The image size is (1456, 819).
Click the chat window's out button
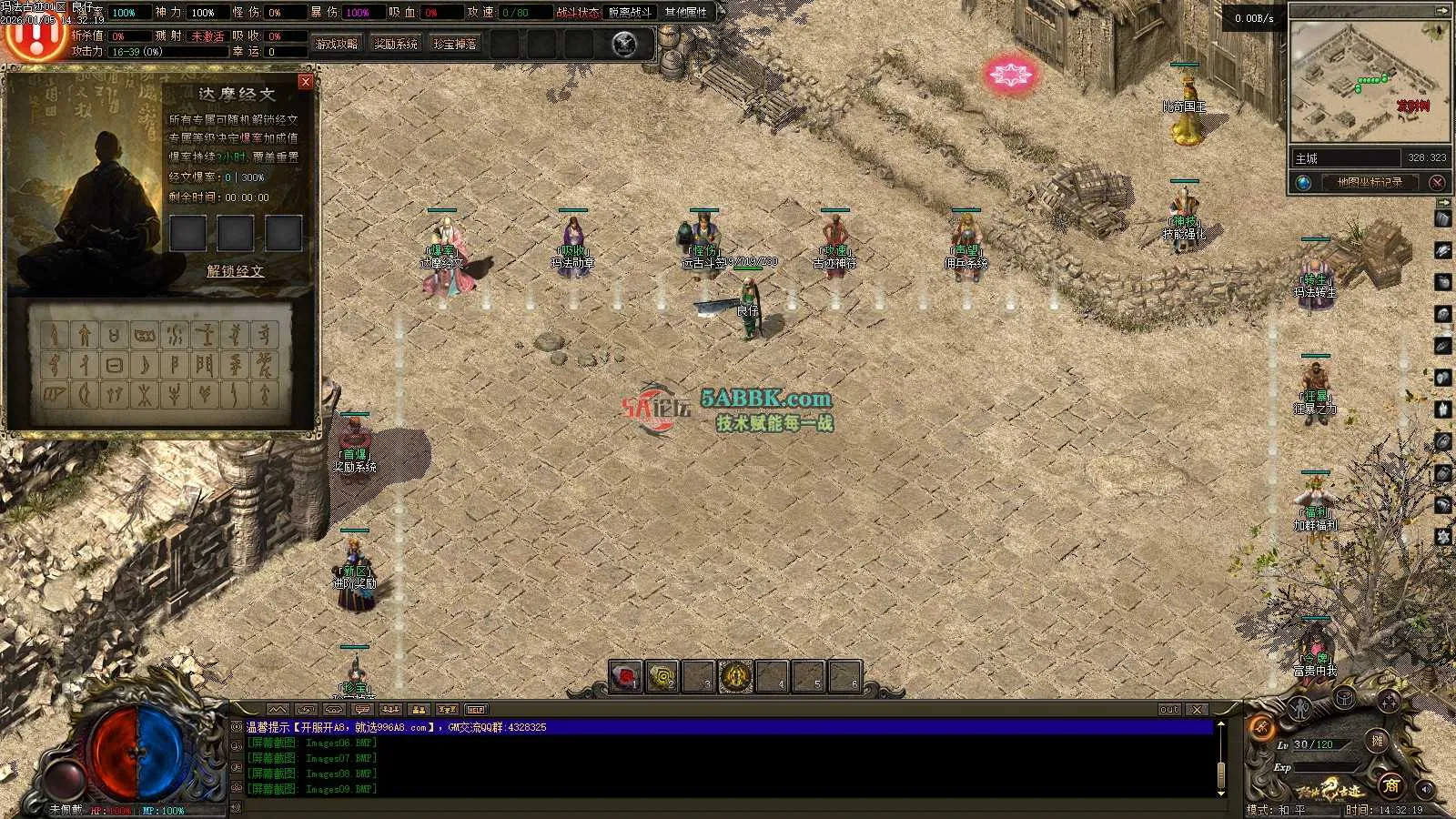click(x=1169, y=710)
